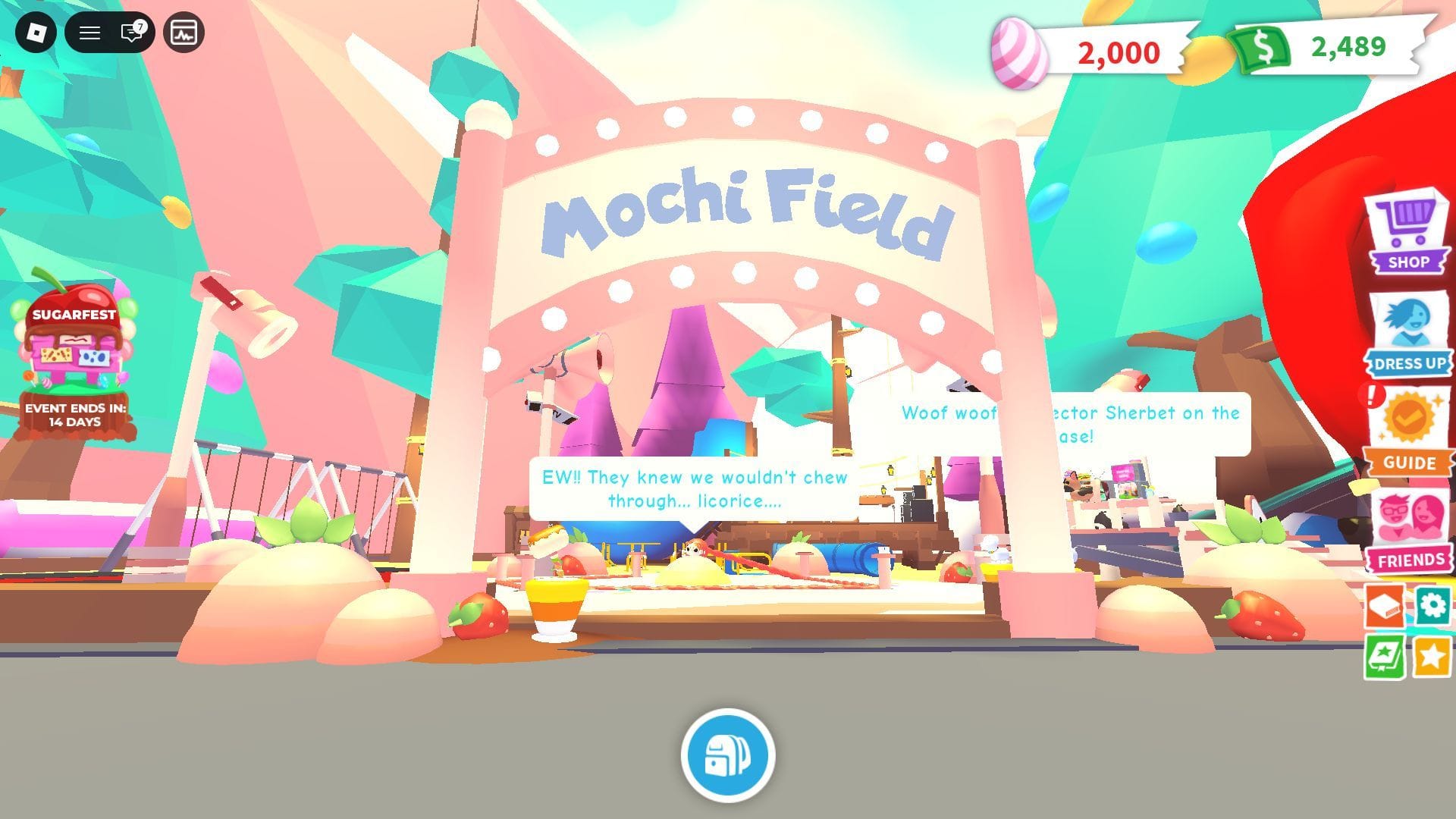Click the 7 notification badge on chat
This screenshot has width=1456, height=819.
coord(139,26)
